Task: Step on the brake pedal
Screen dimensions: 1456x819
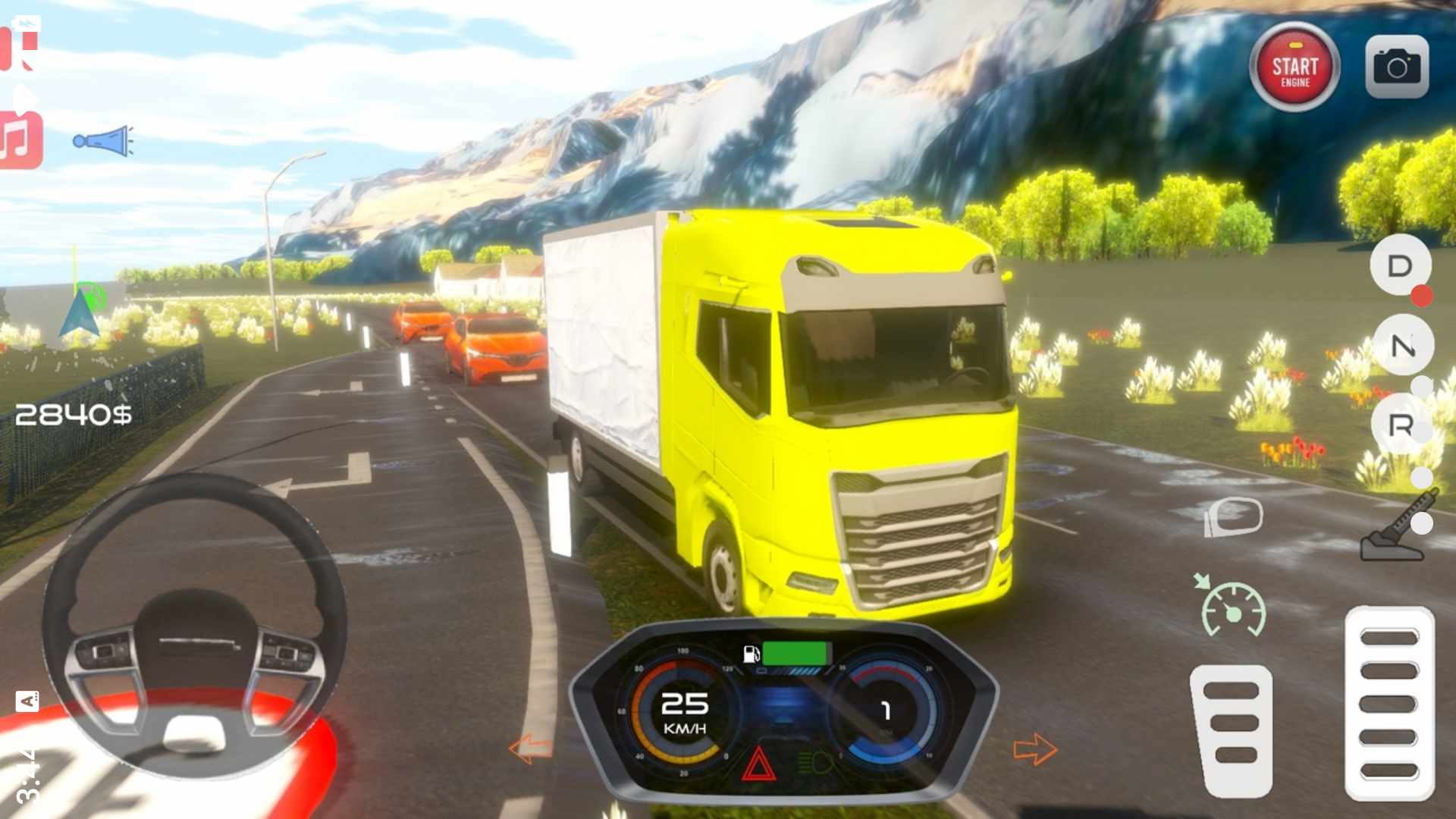Action: coord(1232,730)
